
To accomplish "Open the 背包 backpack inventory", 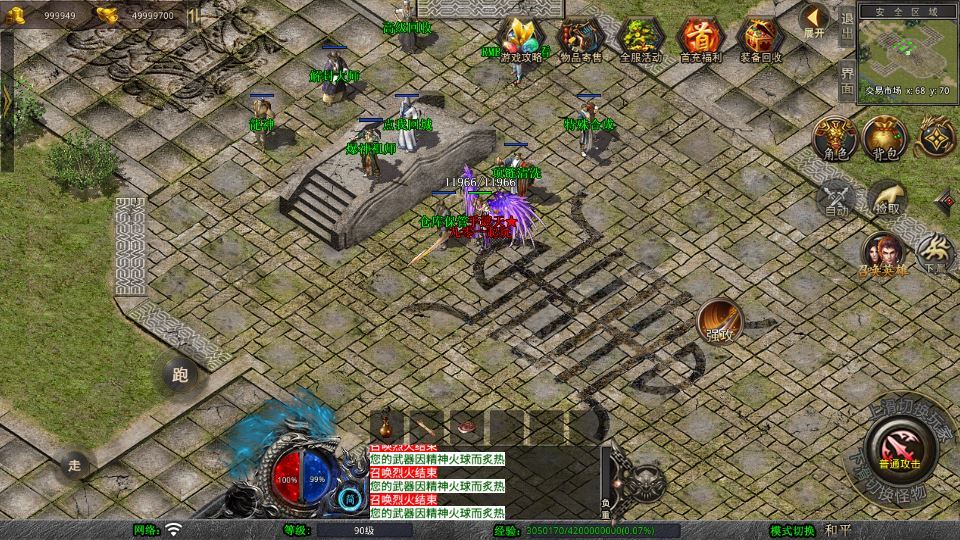I will click(885, 138).
